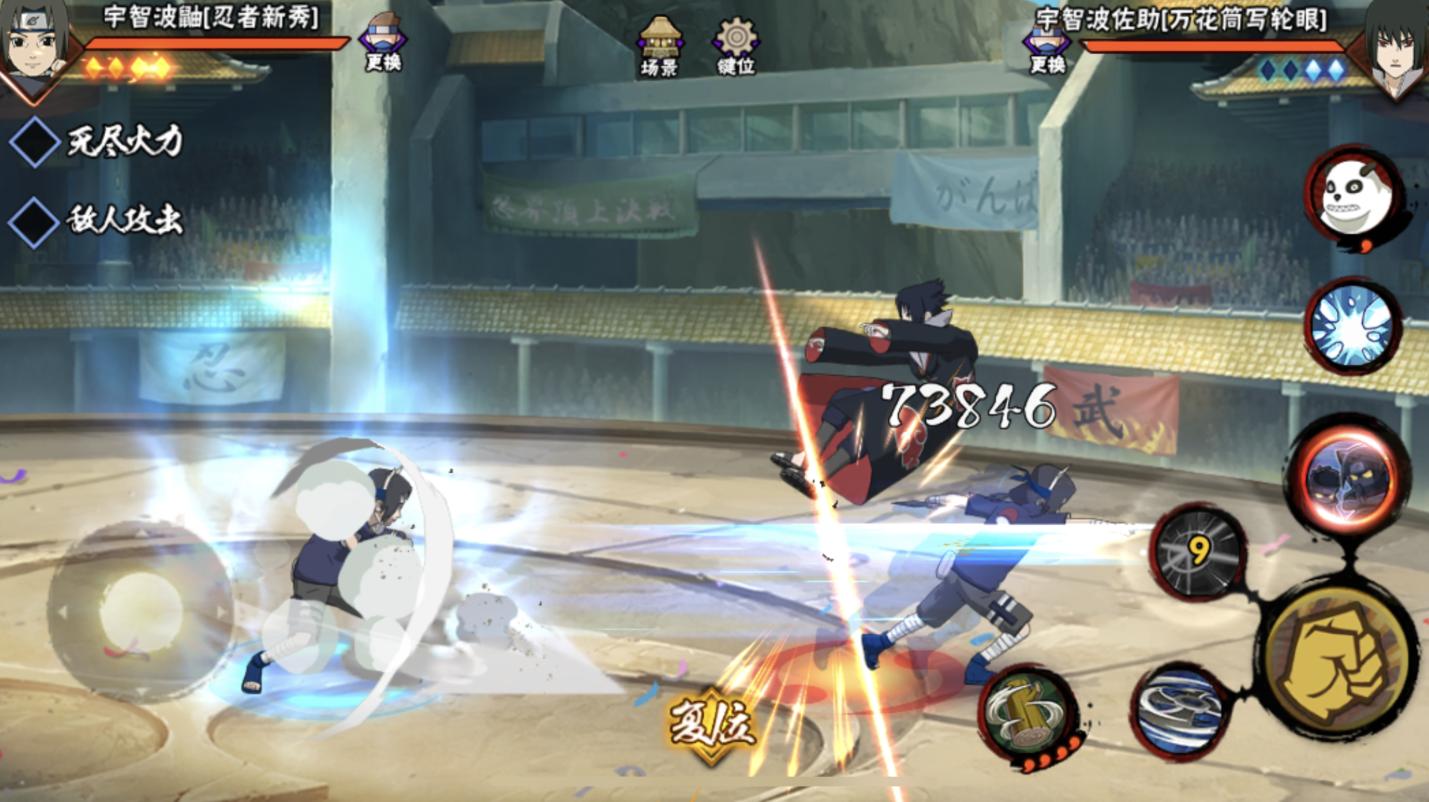Toggle the 敌人攻击 checkbox

pyautogui.click(x=35, y=221)
